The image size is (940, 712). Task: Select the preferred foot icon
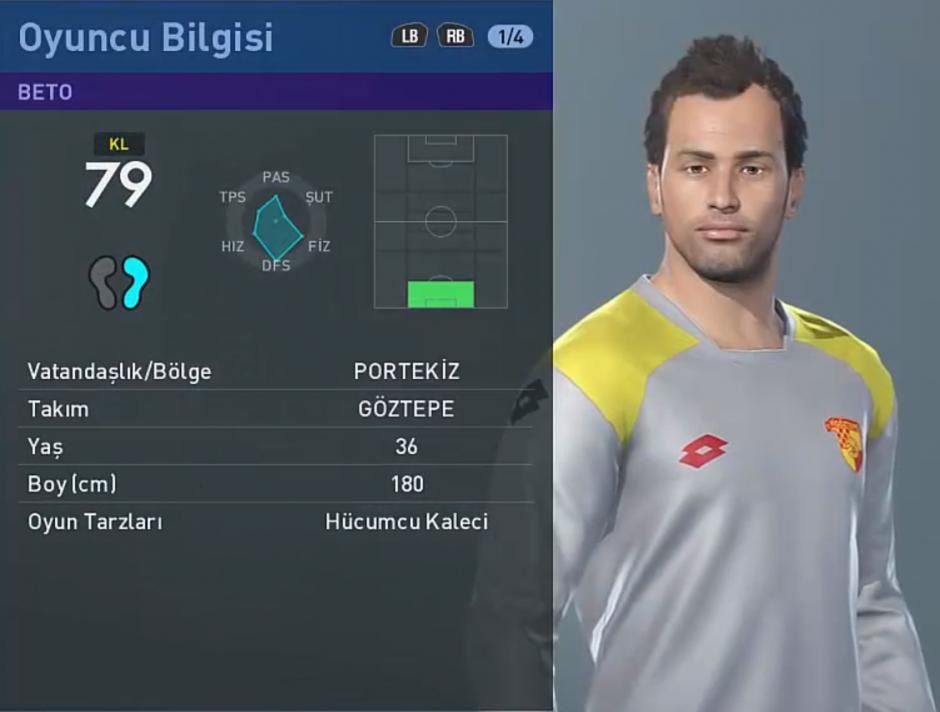[119, 282]
